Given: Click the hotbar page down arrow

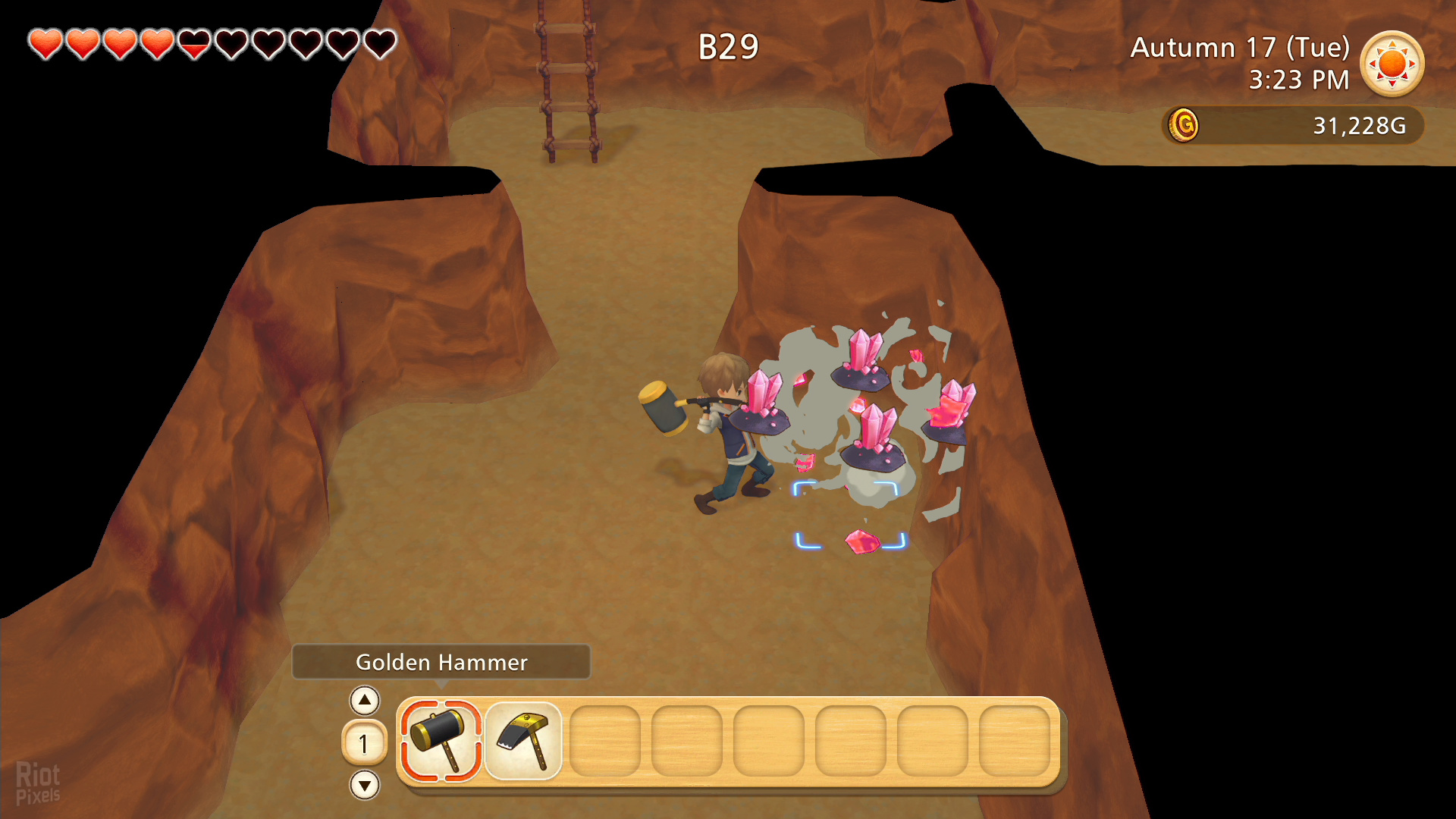Looking at the screenshot, I should [x=365, y=785].
